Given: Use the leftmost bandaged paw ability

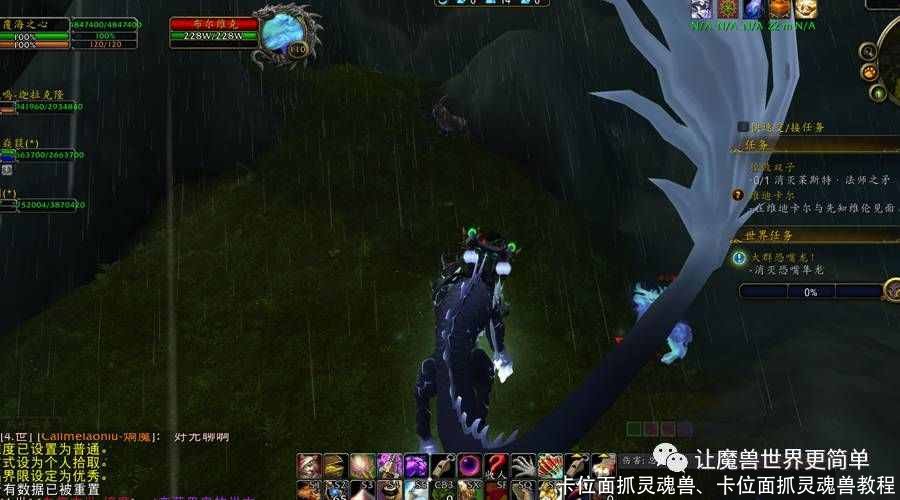Looking at the screenshot, I should tap(309, 466).
